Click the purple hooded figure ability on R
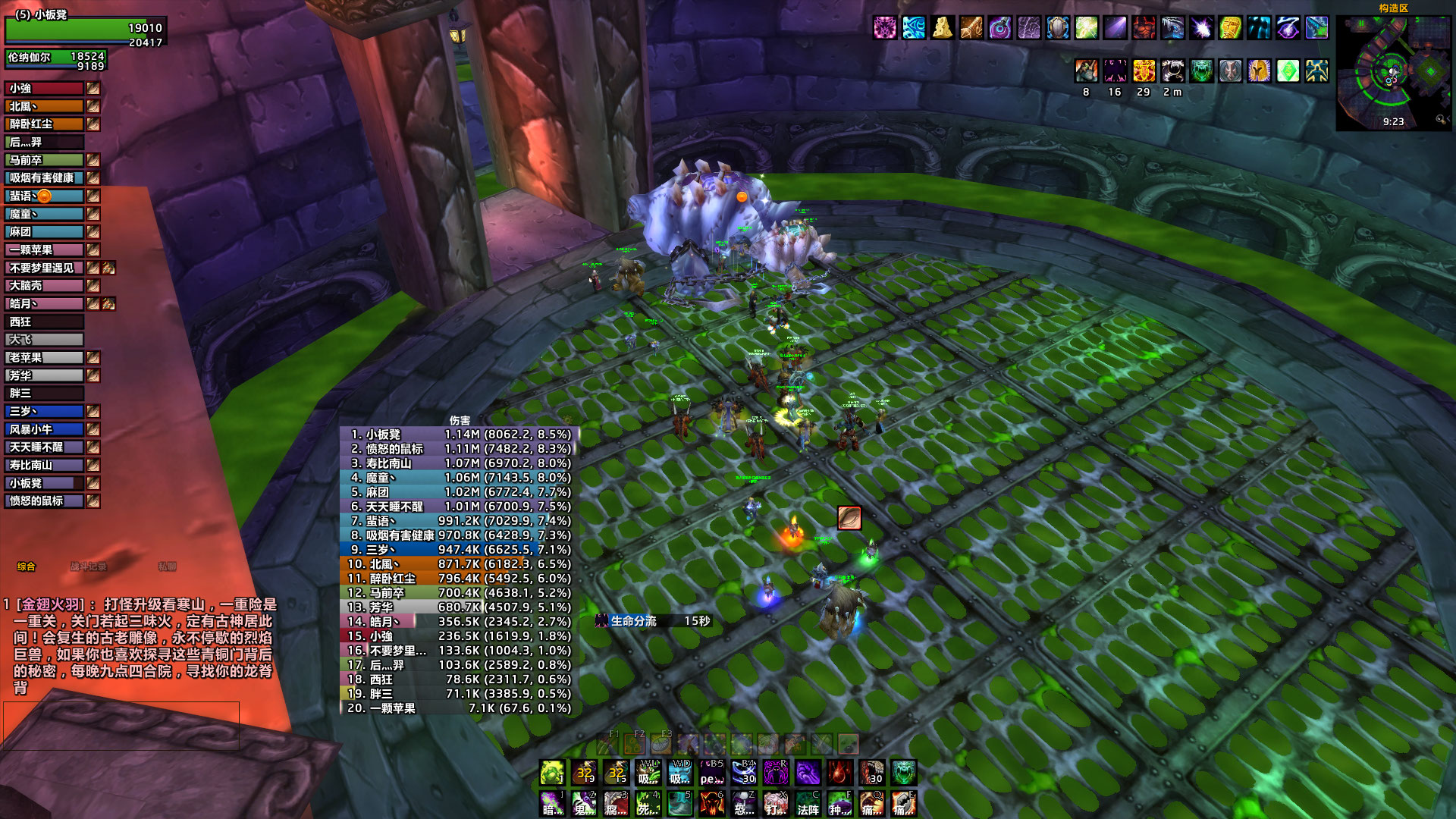The width and height of the screenshot is (1456, 819). (776, 773)
